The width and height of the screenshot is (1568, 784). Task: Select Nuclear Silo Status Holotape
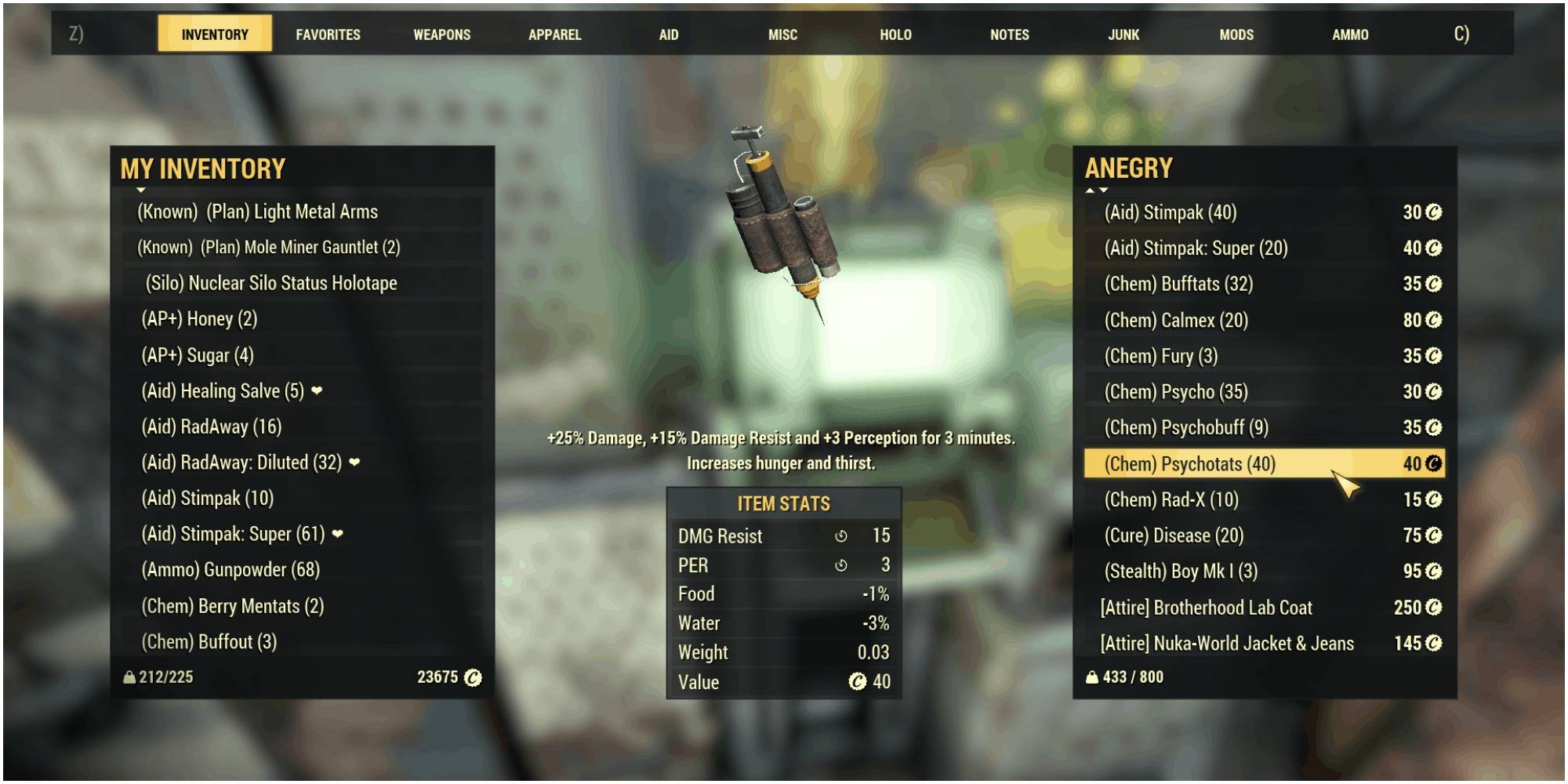[270, 283]
